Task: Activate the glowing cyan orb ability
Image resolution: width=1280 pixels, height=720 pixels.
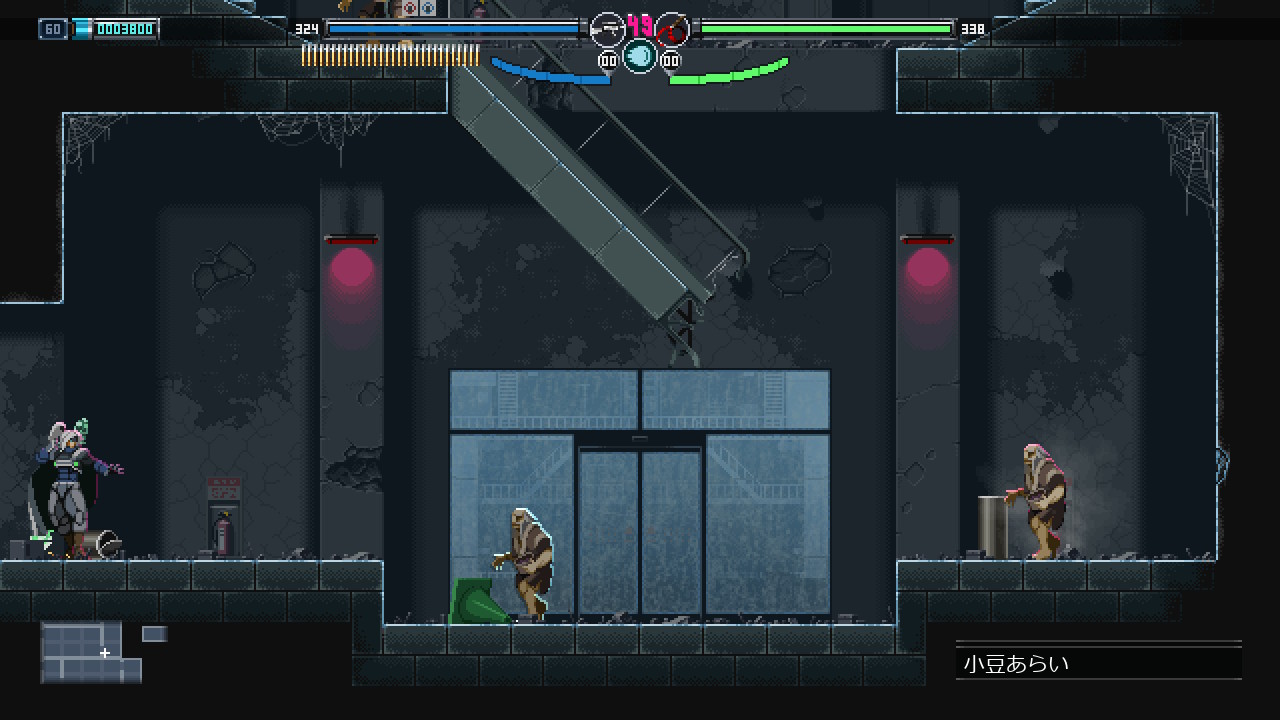Action: (640, 57)
